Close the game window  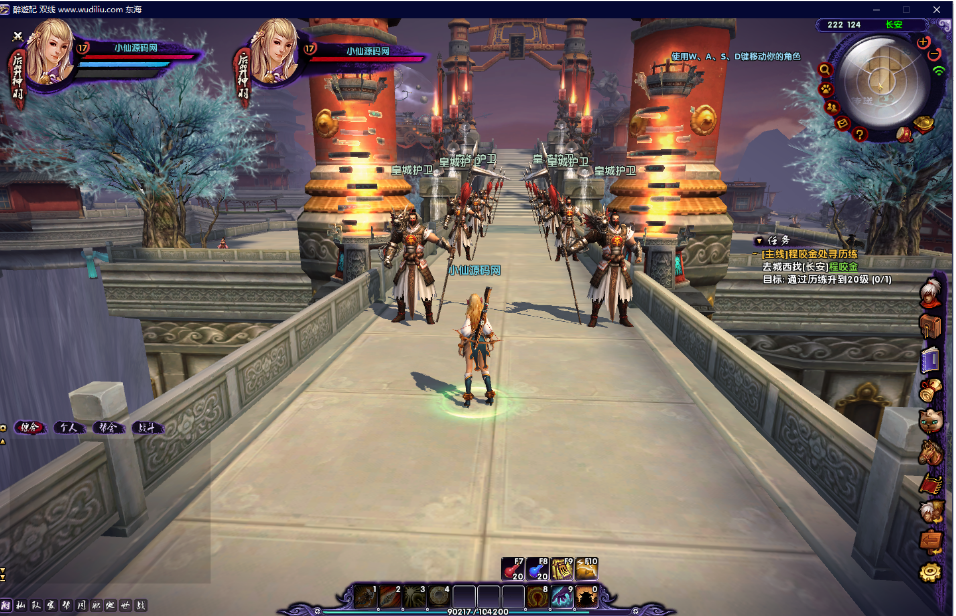click(939, 8)
